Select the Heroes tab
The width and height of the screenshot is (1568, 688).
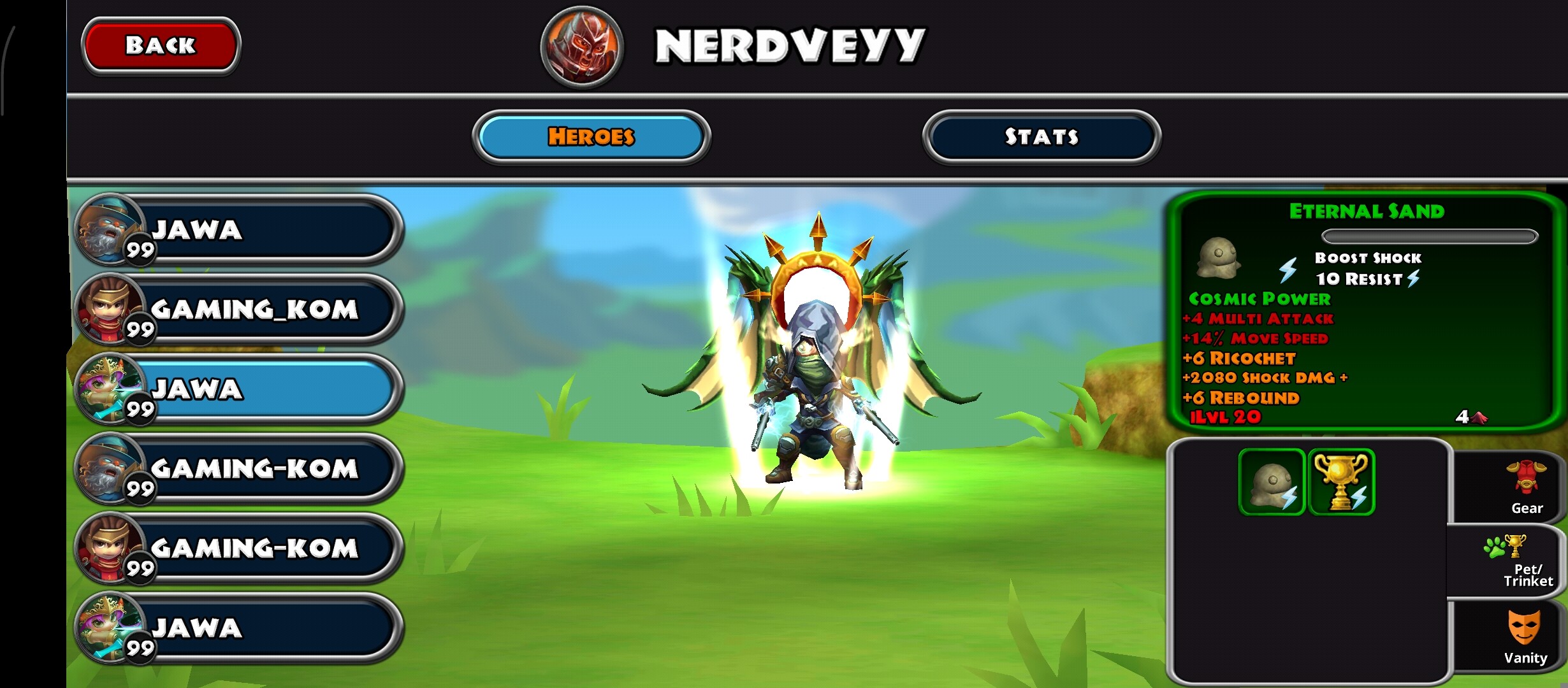[x=591, y=136]
